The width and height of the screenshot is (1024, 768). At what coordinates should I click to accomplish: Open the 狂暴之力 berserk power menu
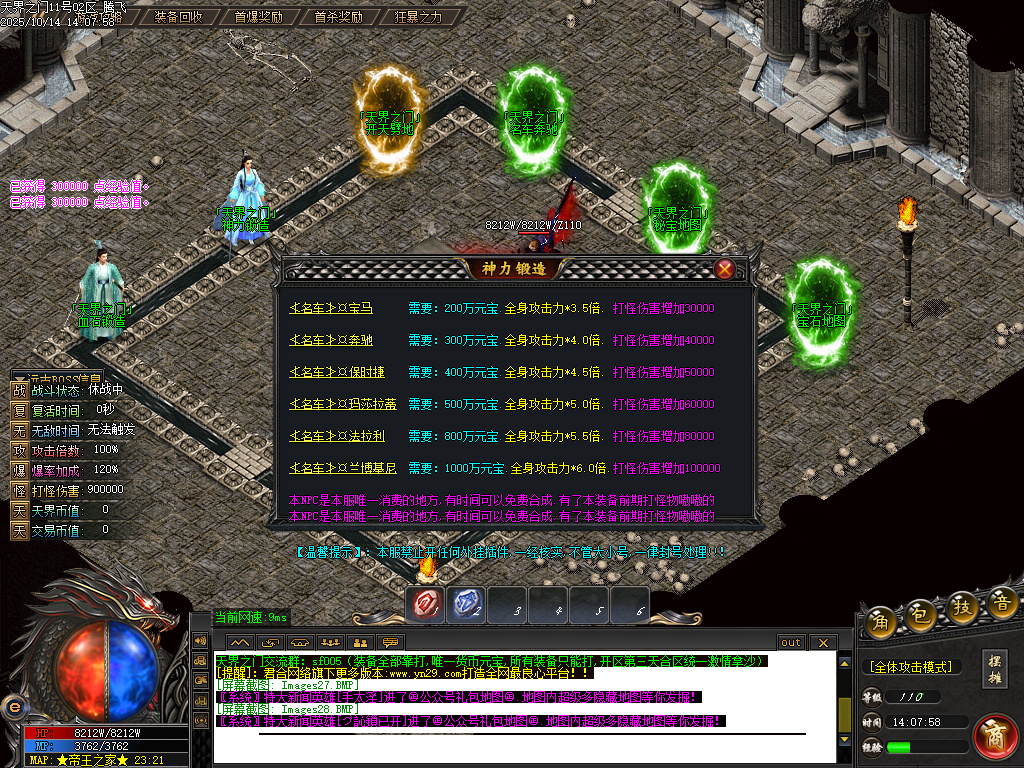point(418,17)
